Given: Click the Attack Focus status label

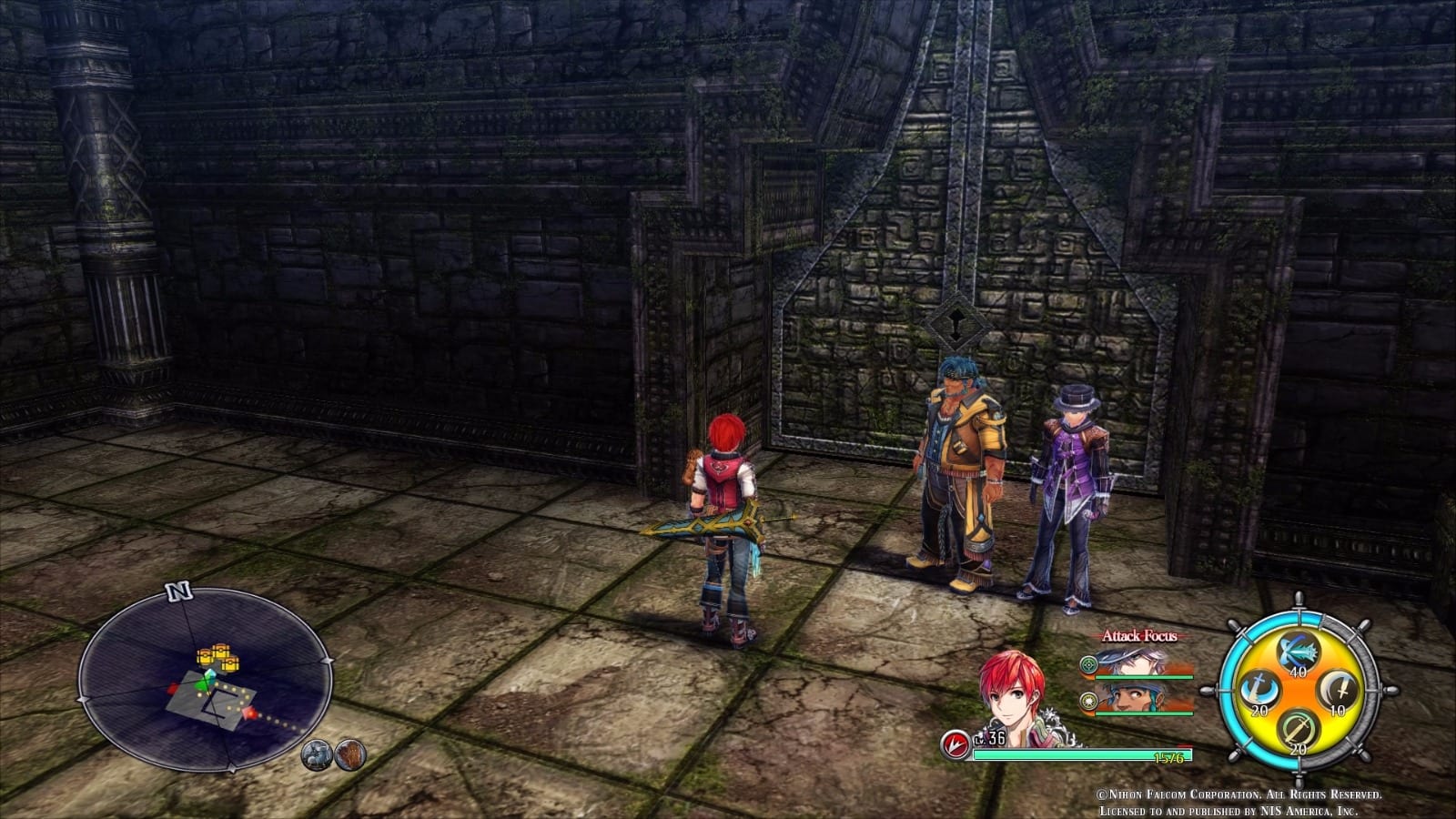Looking at the screenshot, I should [1140, 635].
